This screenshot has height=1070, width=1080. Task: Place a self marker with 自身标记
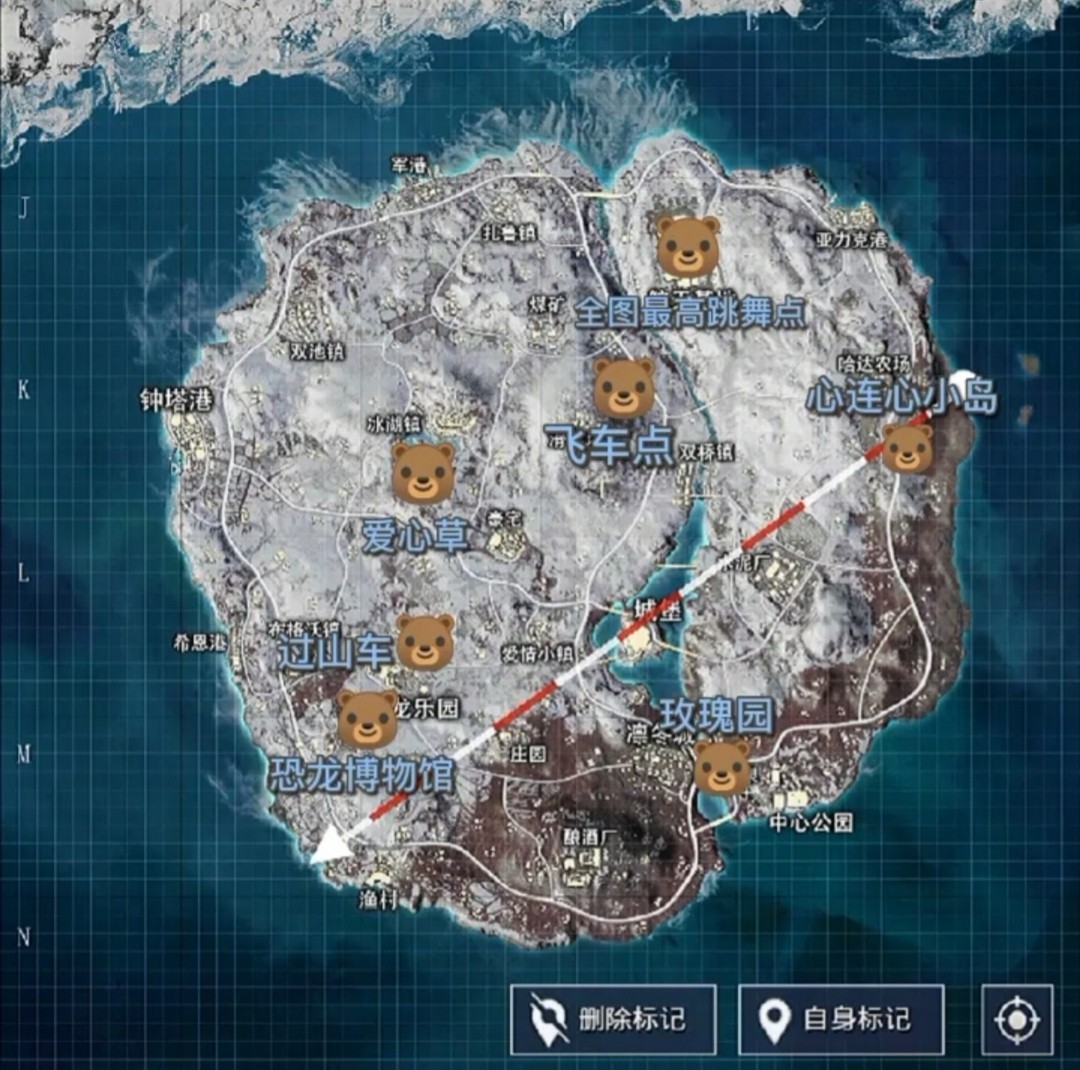(x=841, y=1019)
